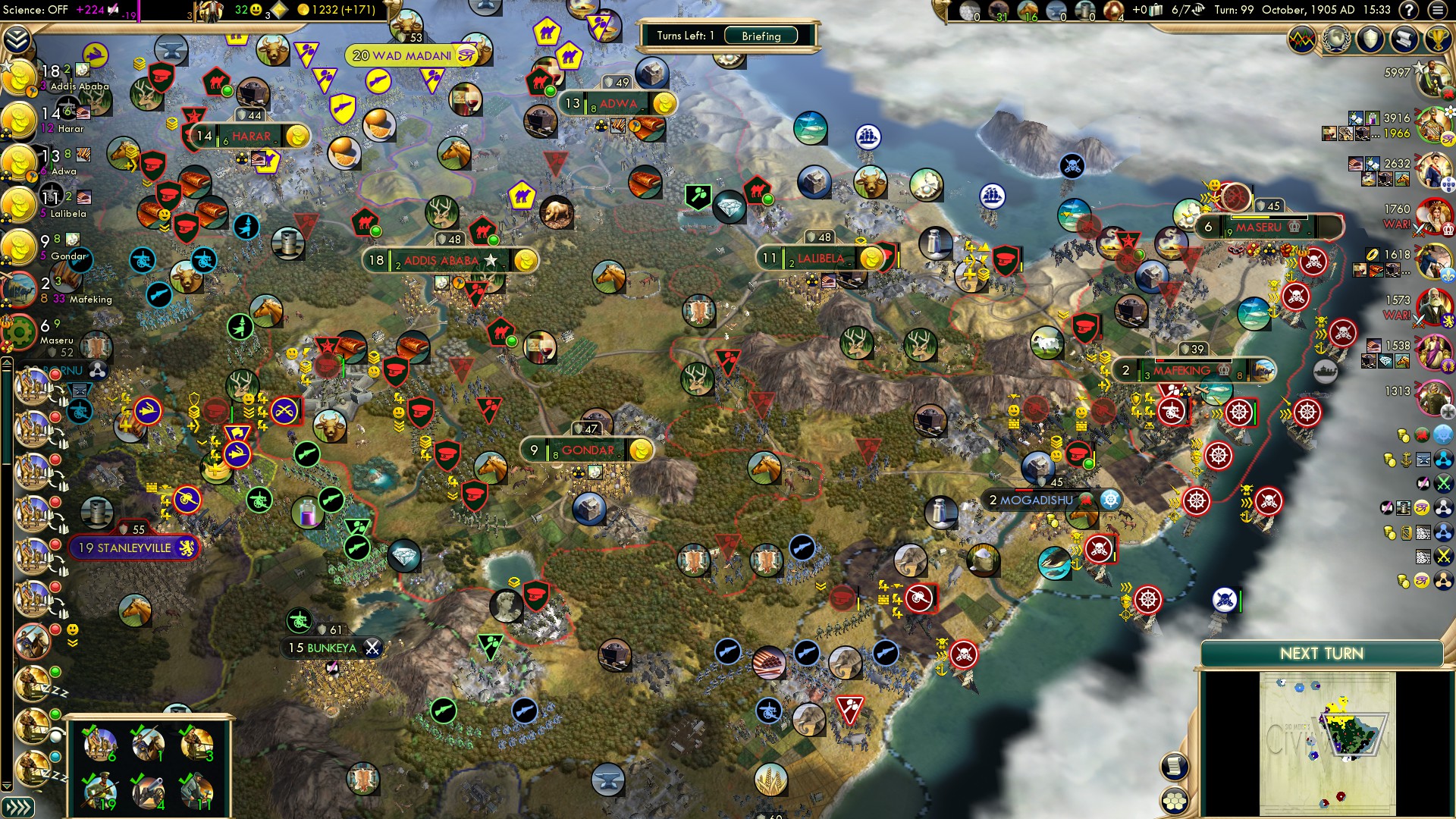The width and height of the screenshot is (1456, 819).
Task: Open map options via the scroll icon near minimap
Action: pyautogui.click(x=1175, y=767)
